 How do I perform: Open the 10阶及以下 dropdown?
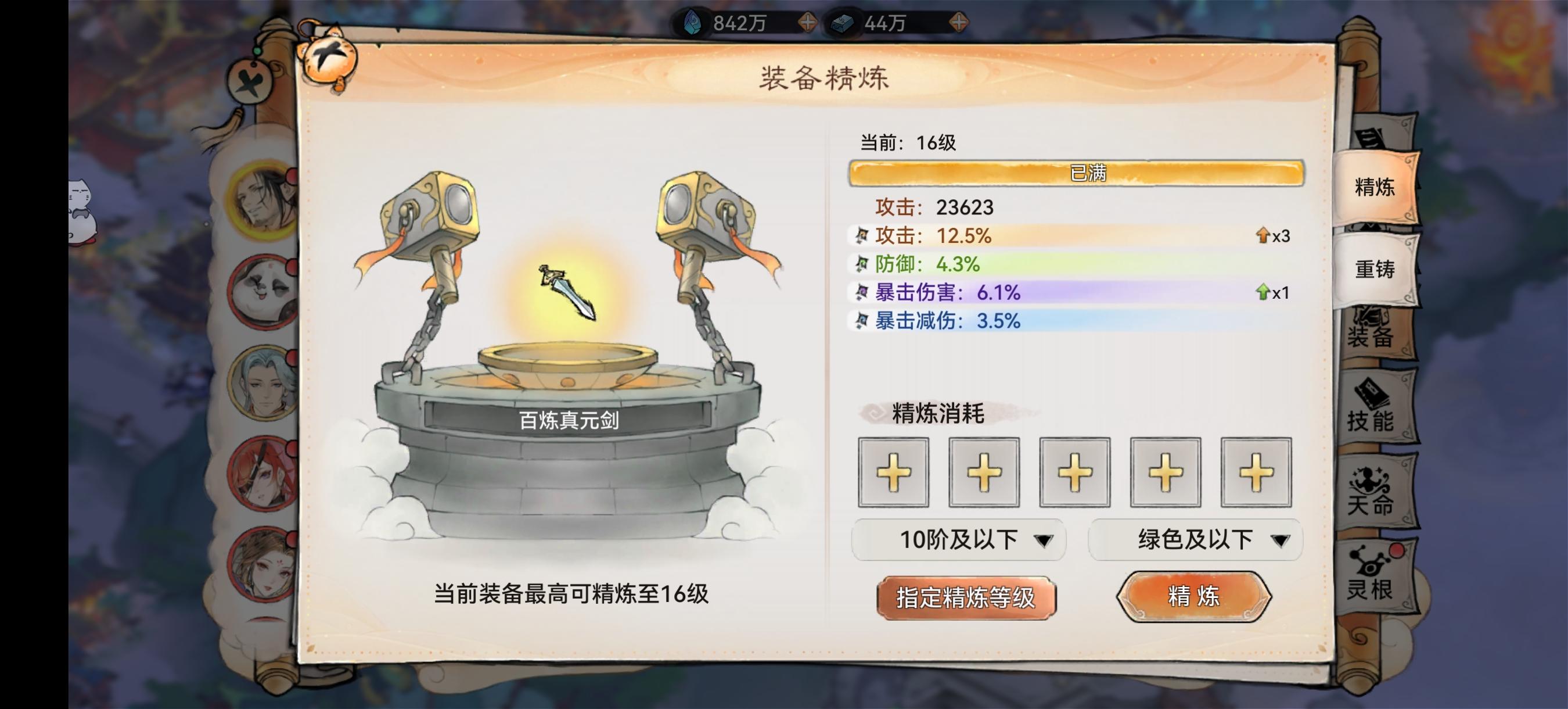pyautogui.click(x=959, y=539)
